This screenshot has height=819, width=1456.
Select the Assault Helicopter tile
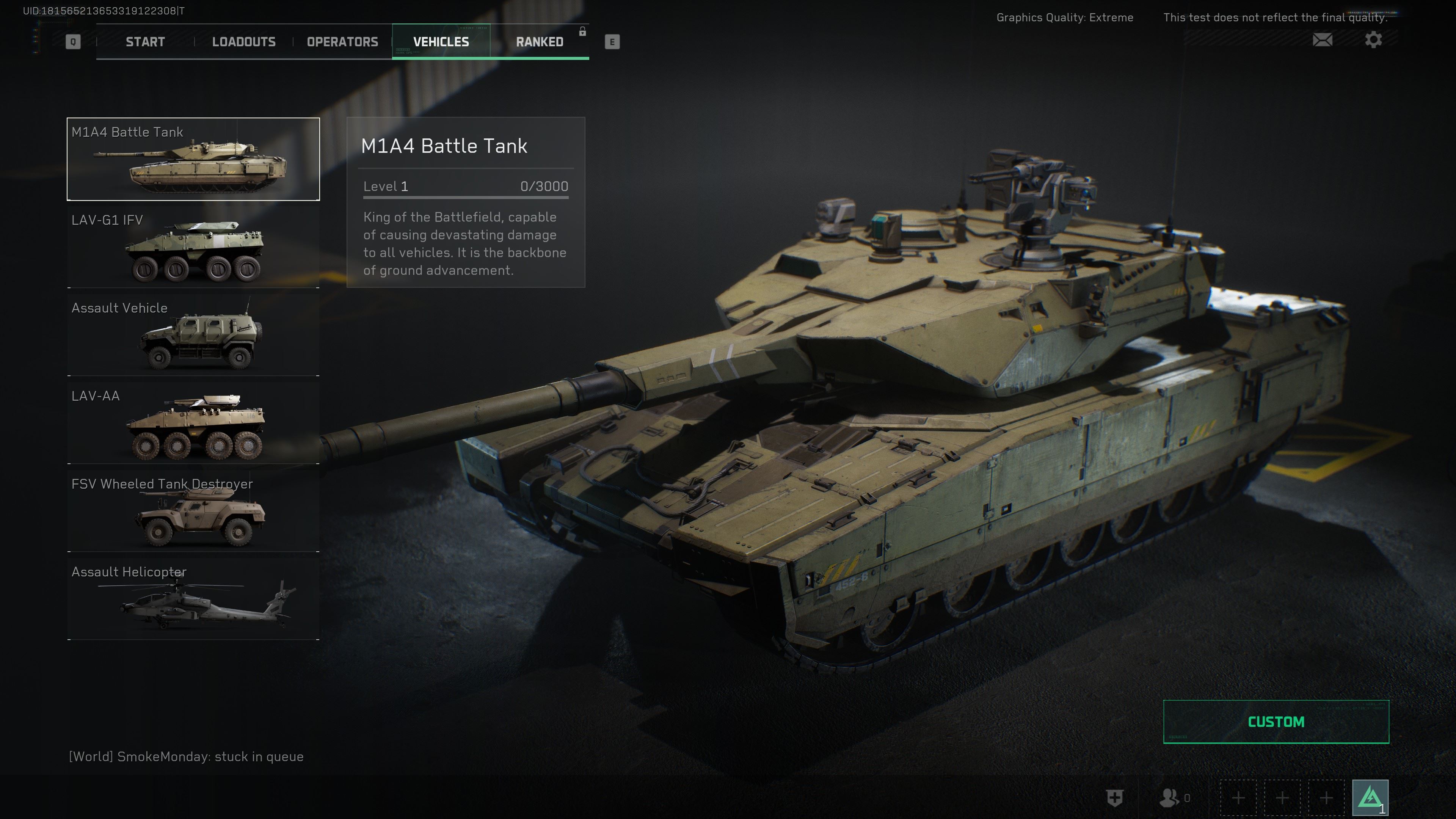pos(193,599)
